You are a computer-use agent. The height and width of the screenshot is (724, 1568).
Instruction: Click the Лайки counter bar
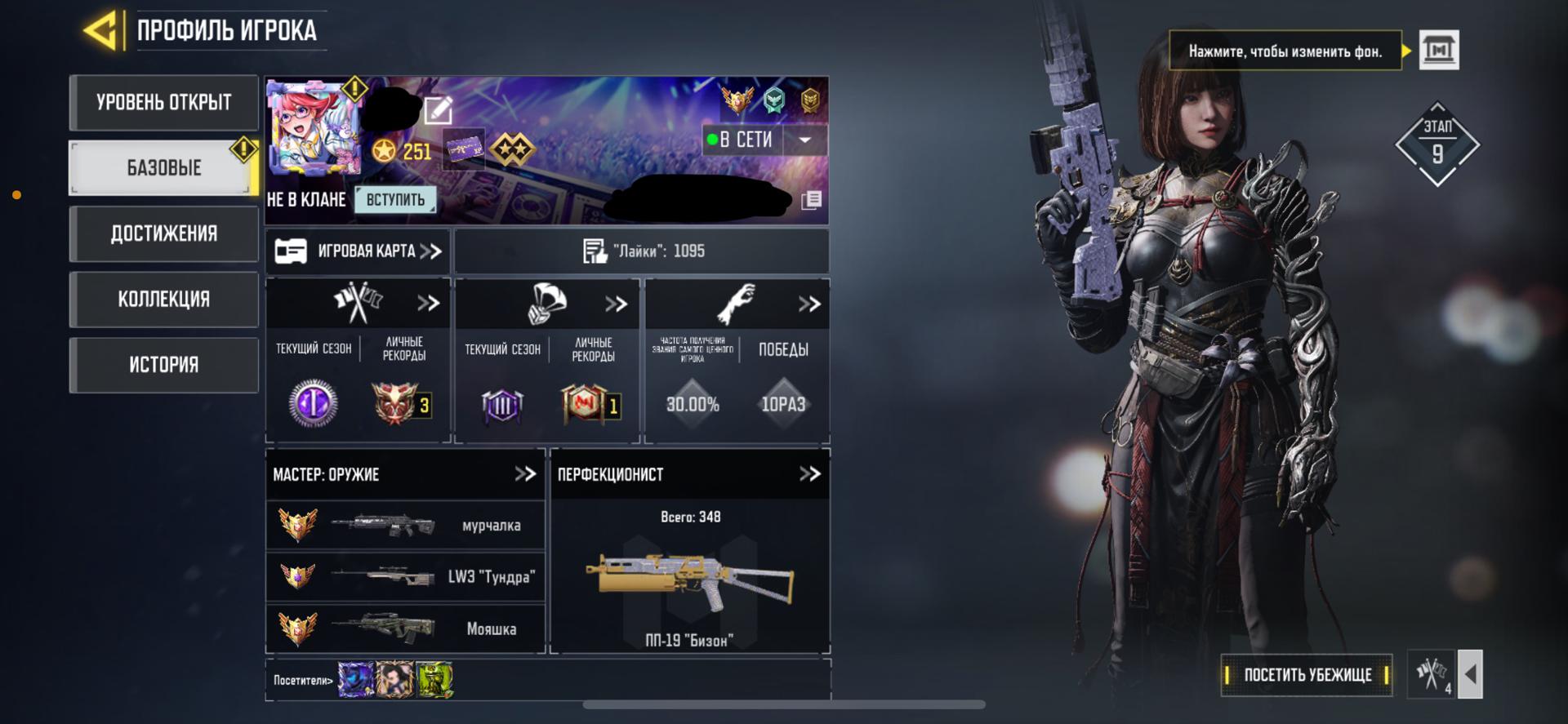tap(642, 251)
